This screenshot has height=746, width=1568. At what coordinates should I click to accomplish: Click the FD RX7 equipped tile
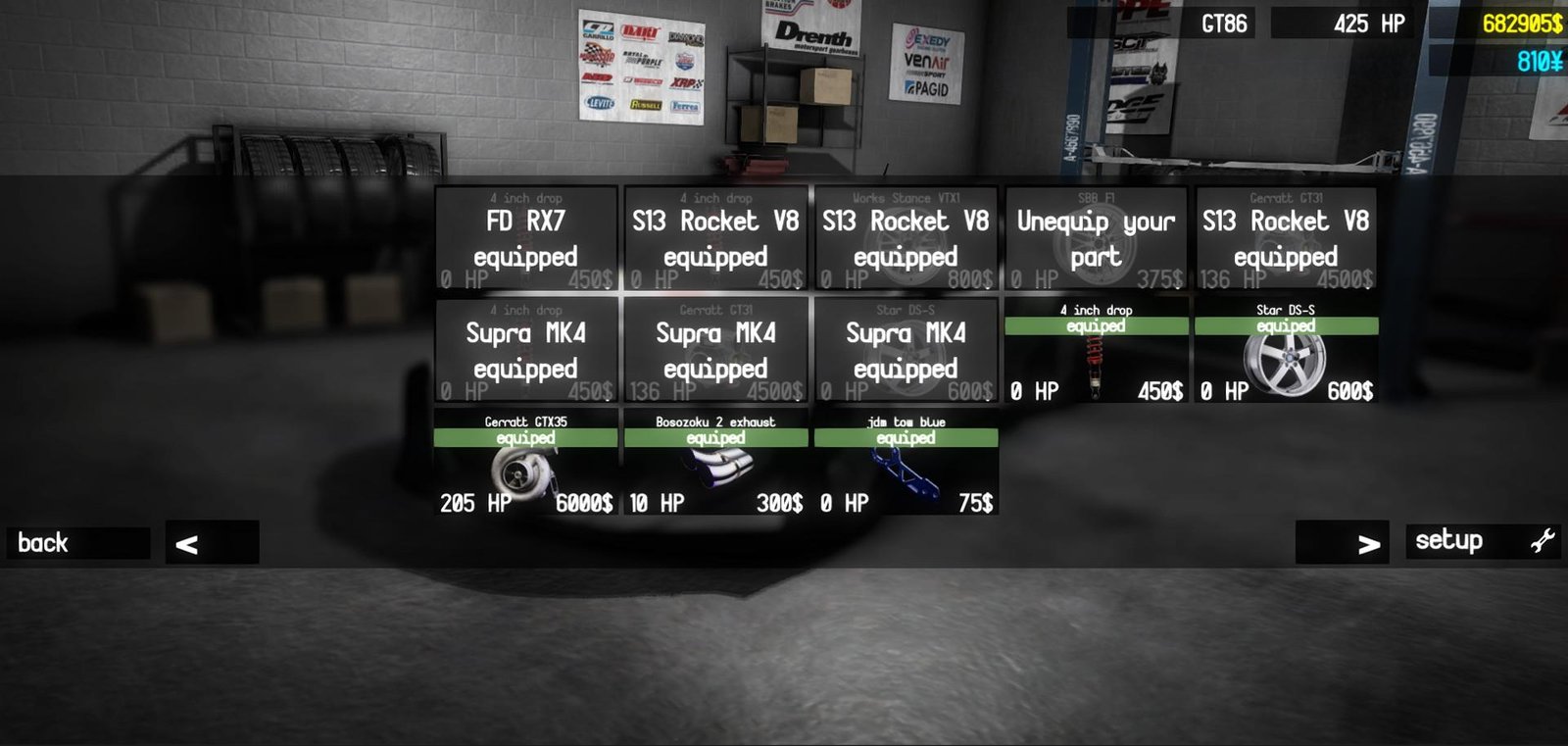[526, 239]
